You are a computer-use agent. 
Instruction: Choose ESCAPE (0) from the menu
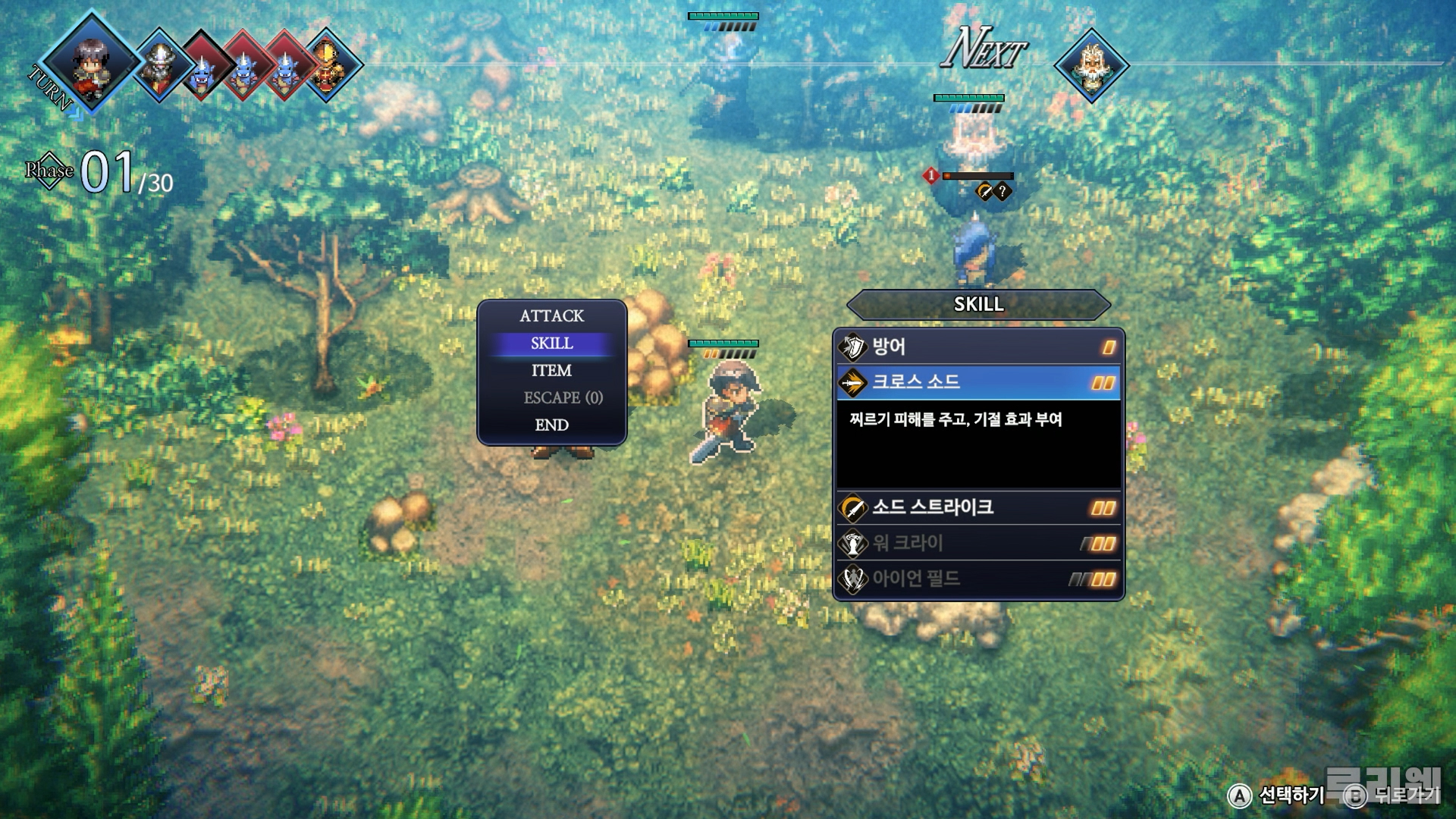pyautogui.click(x=562, y=398)
